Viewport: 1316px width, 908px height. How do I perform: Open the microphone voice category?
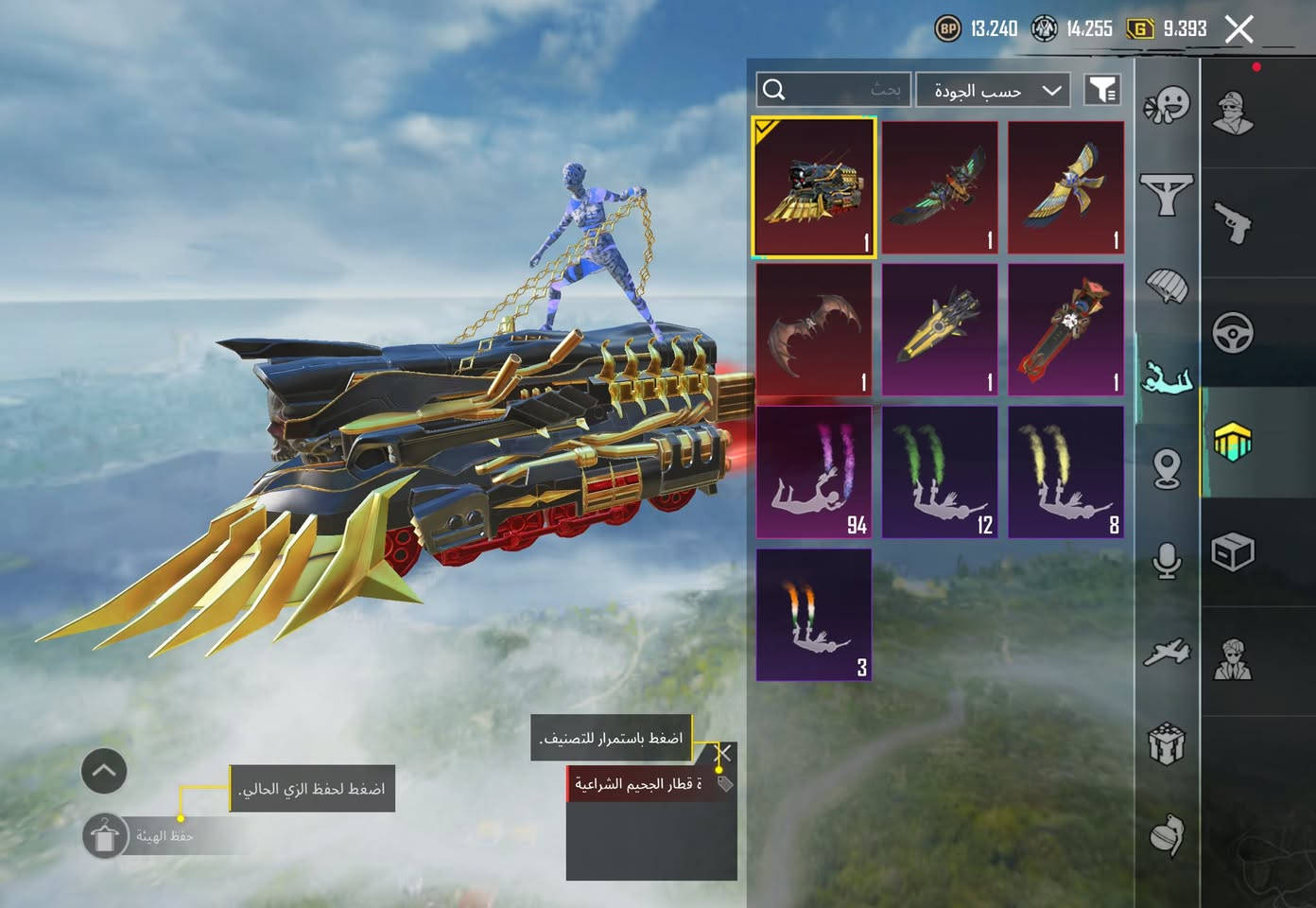(1167, 560)
